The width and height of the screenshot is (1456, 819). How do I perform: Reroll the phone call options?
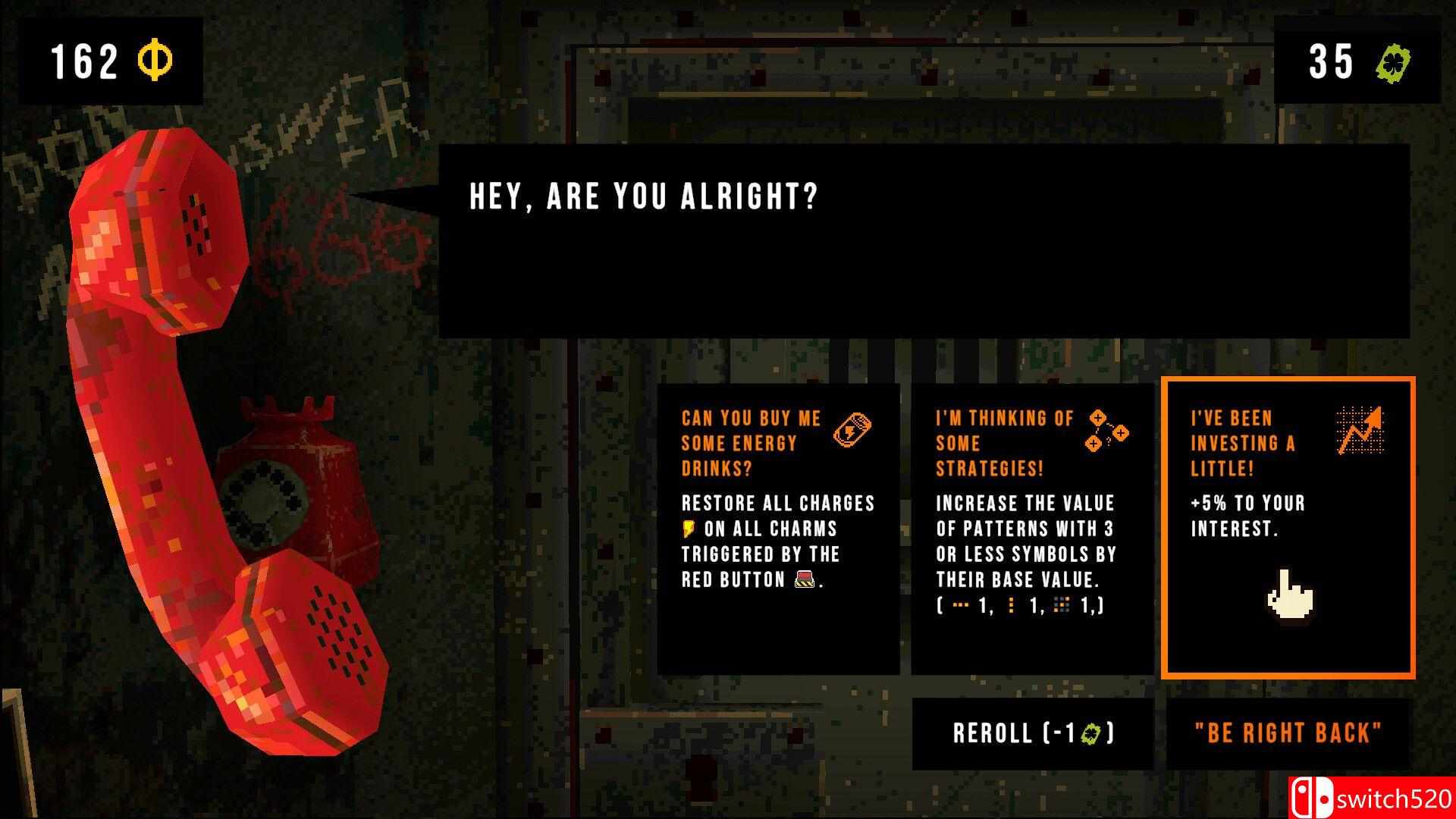click(x=1032, y=733)
